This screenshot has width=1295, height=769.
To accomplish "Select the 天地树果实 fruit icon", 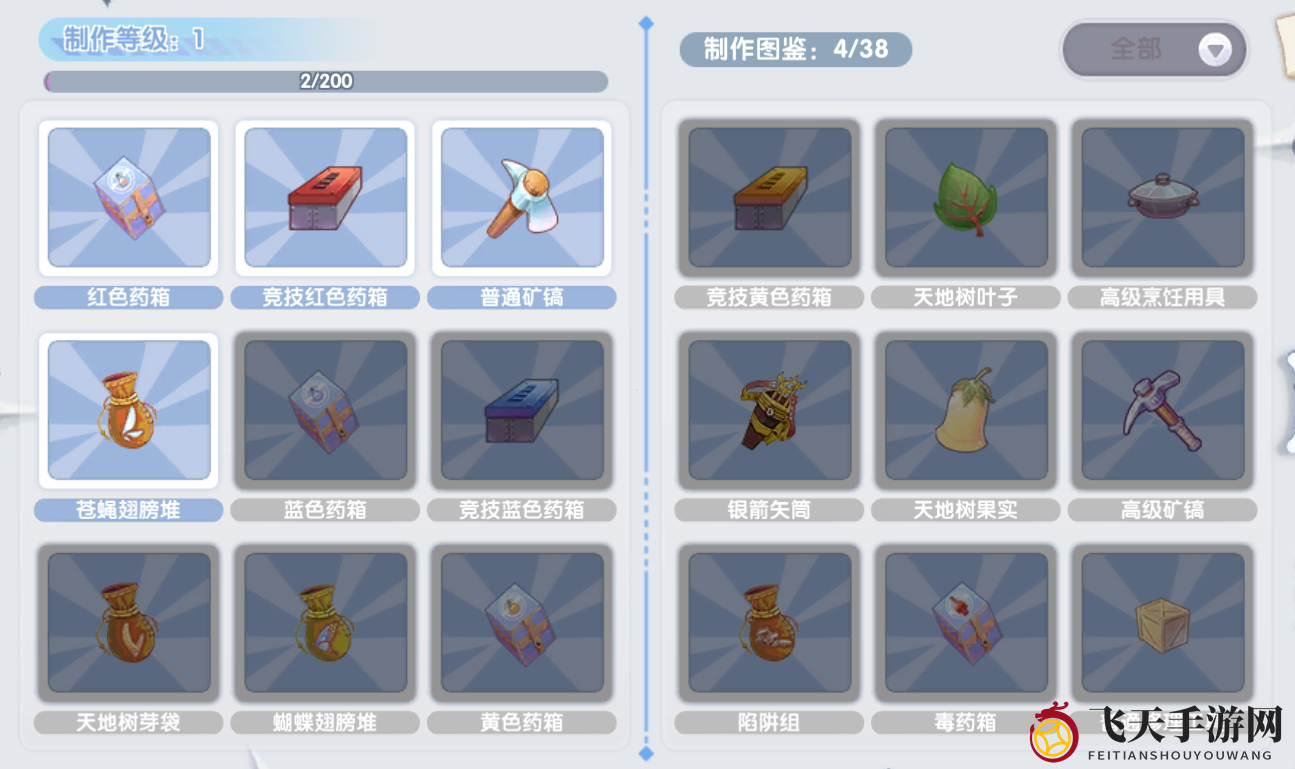I will coord(965,410).
